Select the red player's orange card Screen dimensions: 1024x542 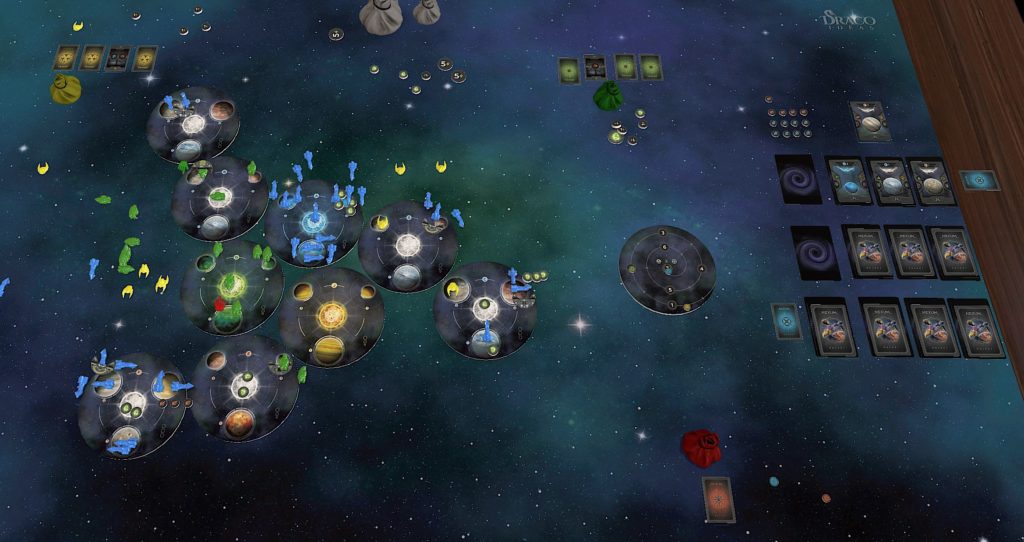[717, 499]
